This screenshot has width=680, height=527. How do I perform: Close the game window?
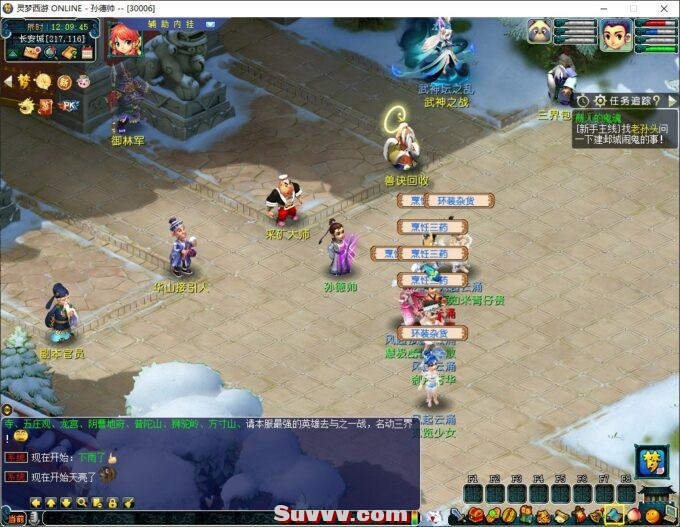pyautogui.click(x=663, y=8)
